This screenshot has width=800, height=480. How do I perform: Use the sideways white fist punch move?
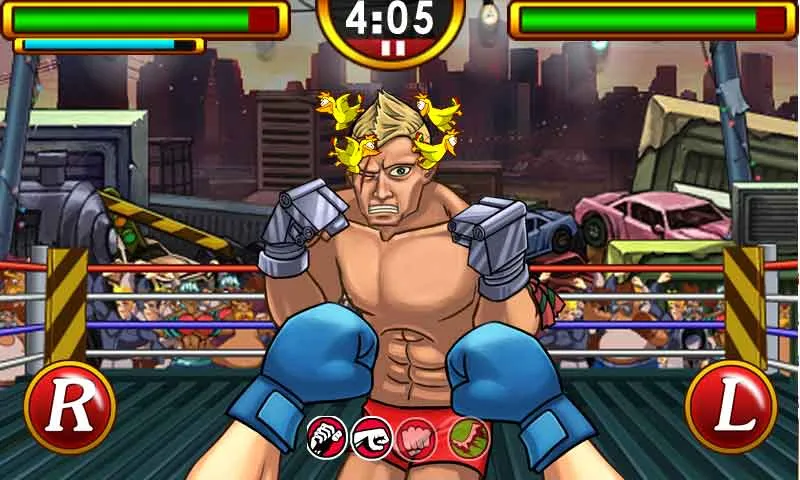click(x=371, y=438)
